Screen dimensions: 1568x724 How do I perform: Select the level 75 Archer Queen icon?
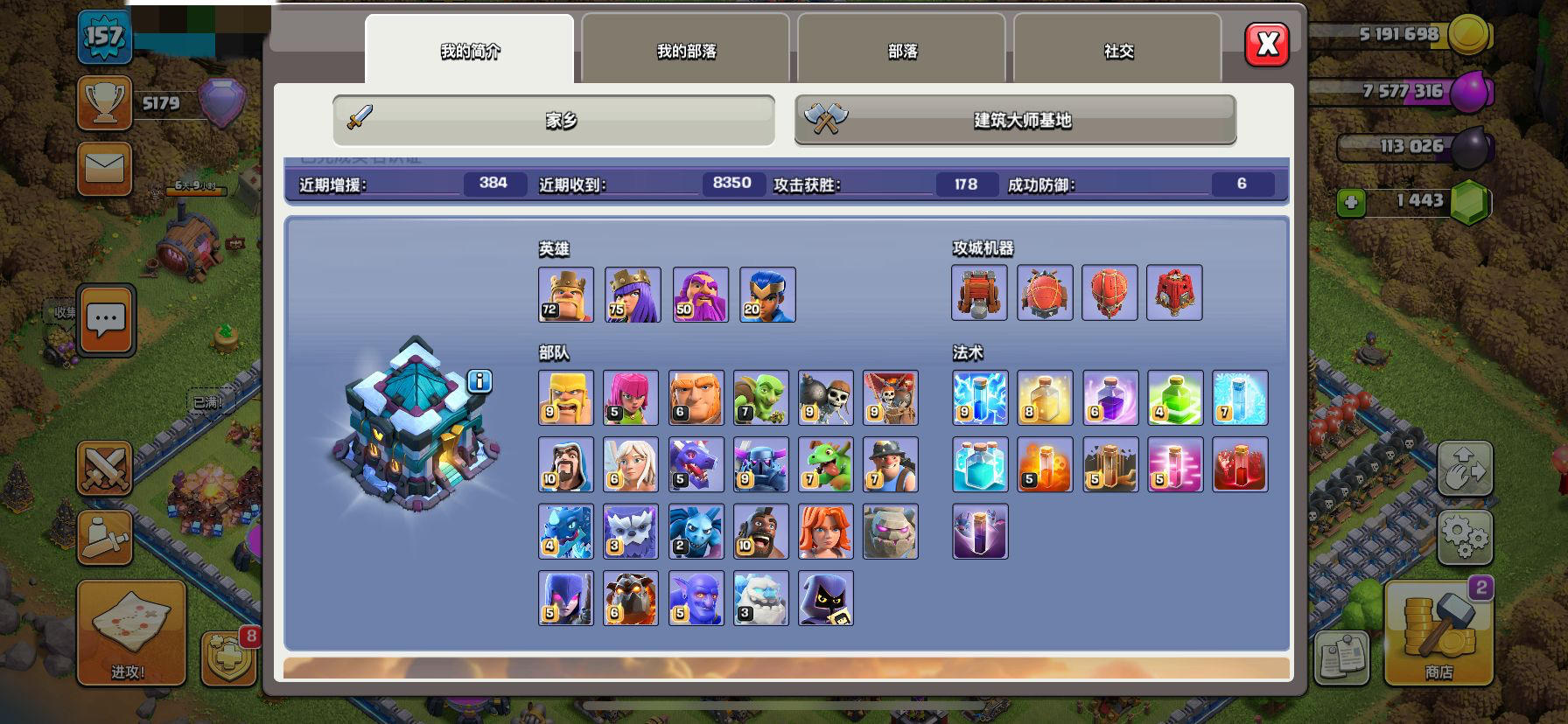click(x=632, y=295)
